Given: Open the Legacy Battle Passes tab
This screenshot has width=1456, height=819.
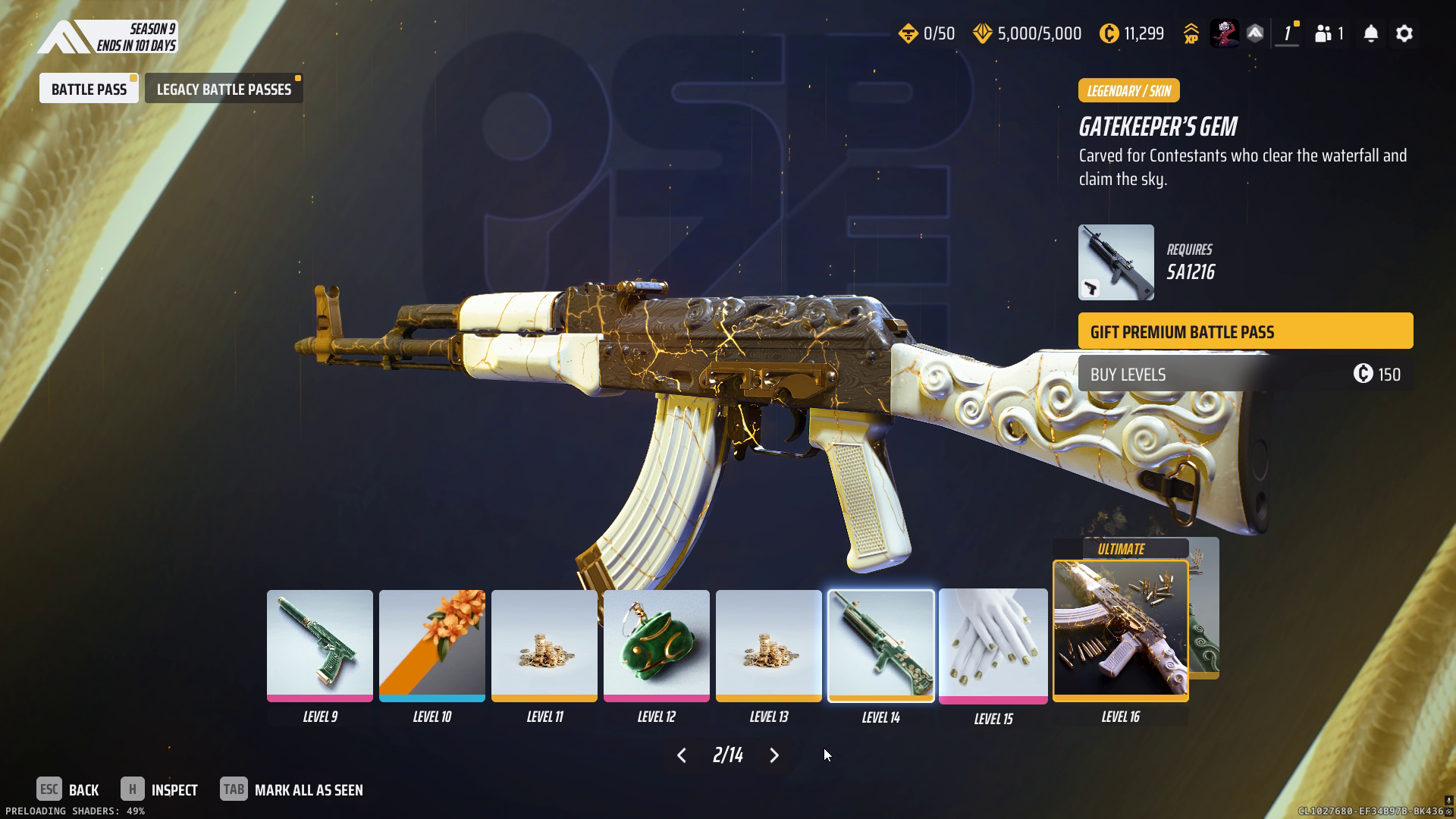Looking at the screenshot, I should click(224, 89).
